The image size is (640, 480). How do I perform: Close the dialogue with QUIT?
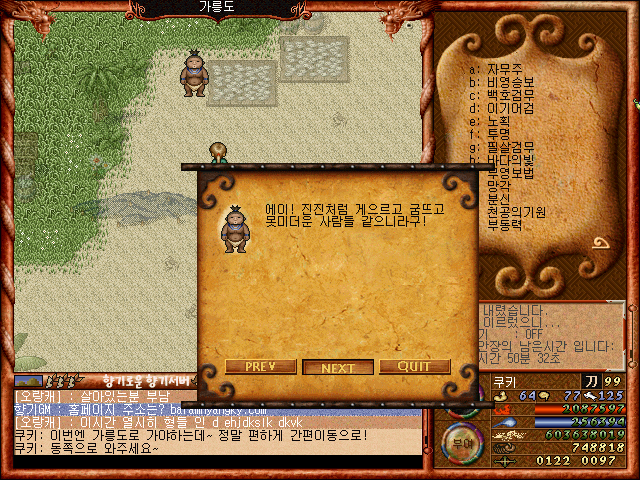414,367
